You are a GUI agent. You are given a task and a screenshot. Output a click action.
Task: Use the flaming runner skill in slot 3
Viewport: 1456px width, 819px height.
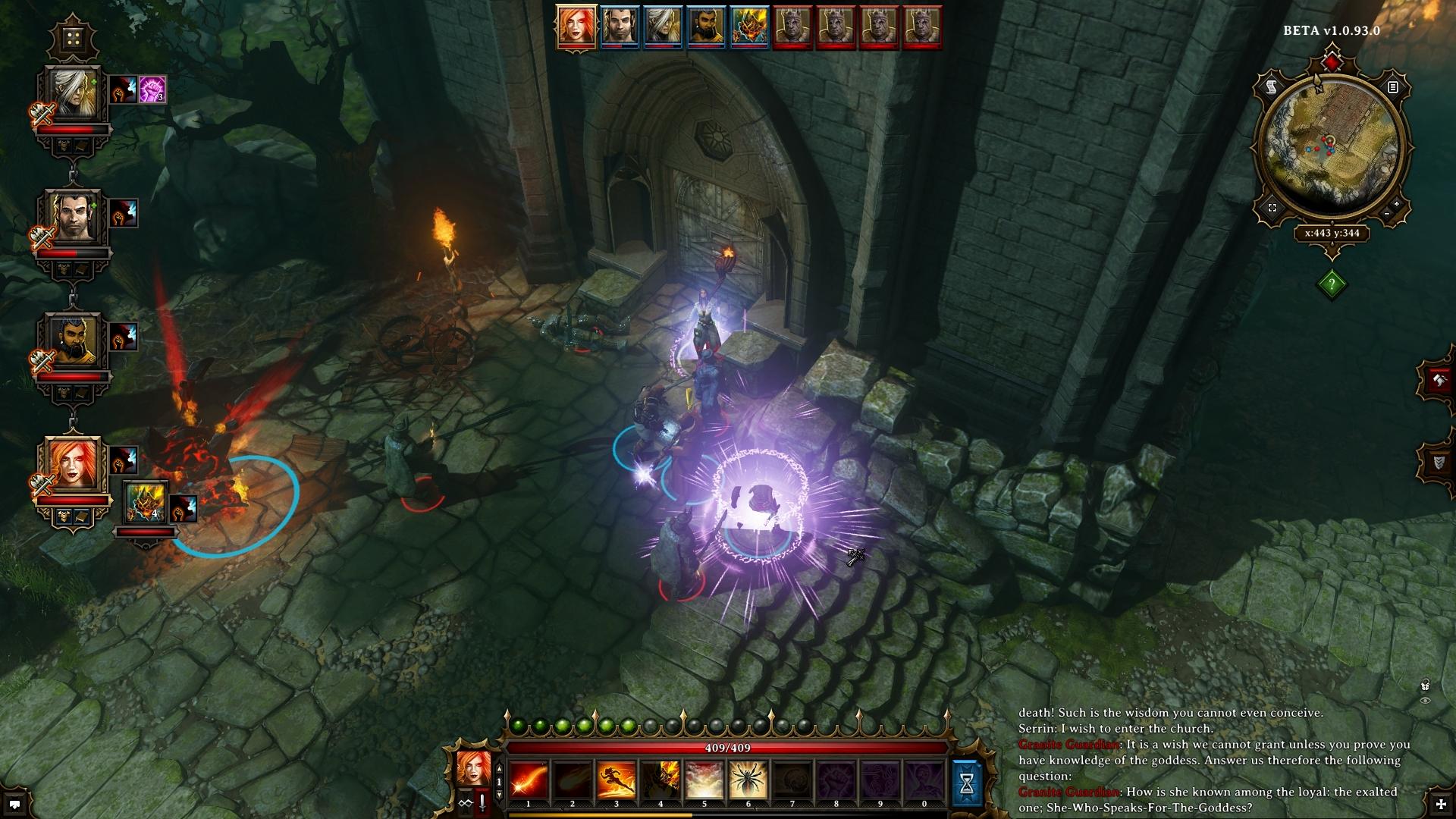point(617,781)
